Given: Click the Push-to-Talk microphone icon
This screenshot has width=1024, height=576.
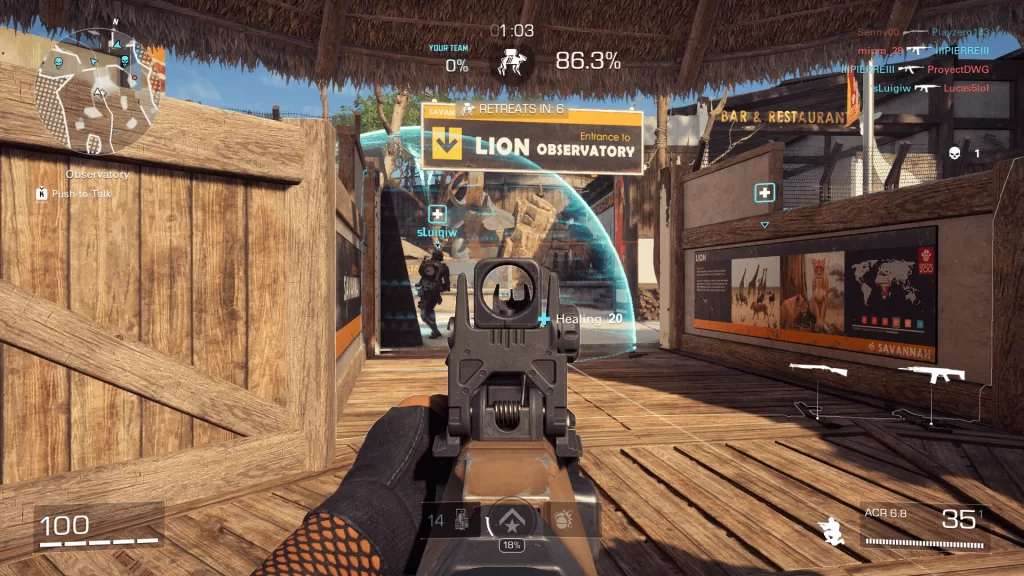Looking at the screenshot, I should click(42, 193).
